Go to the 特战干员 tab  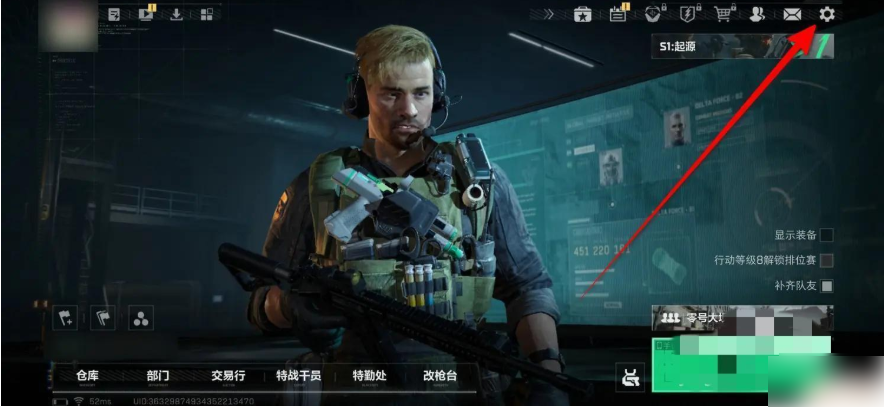click(298, 376)
